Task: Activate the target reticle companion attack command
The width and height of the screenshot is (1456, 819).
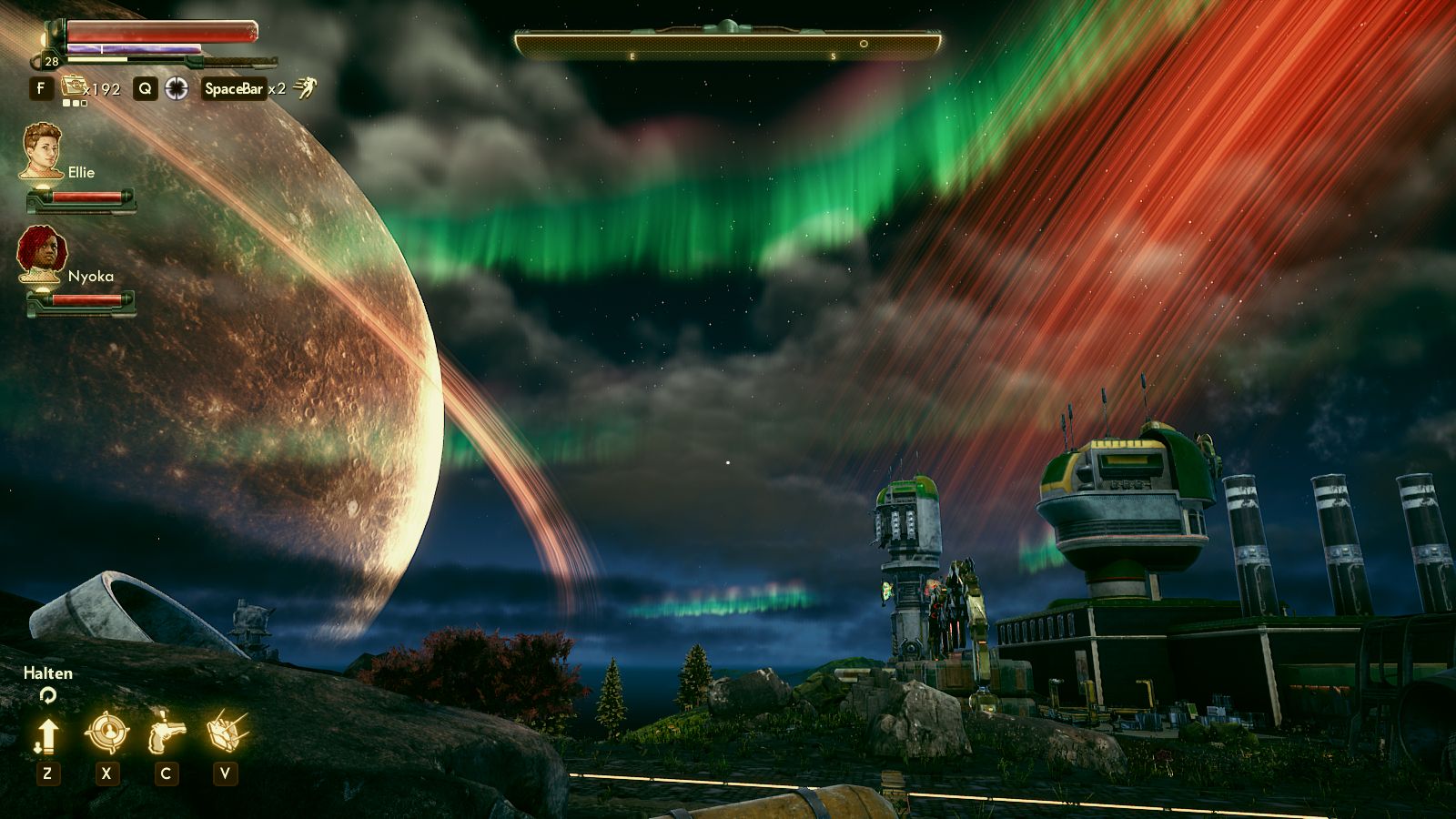Action: tap(106, 732)
